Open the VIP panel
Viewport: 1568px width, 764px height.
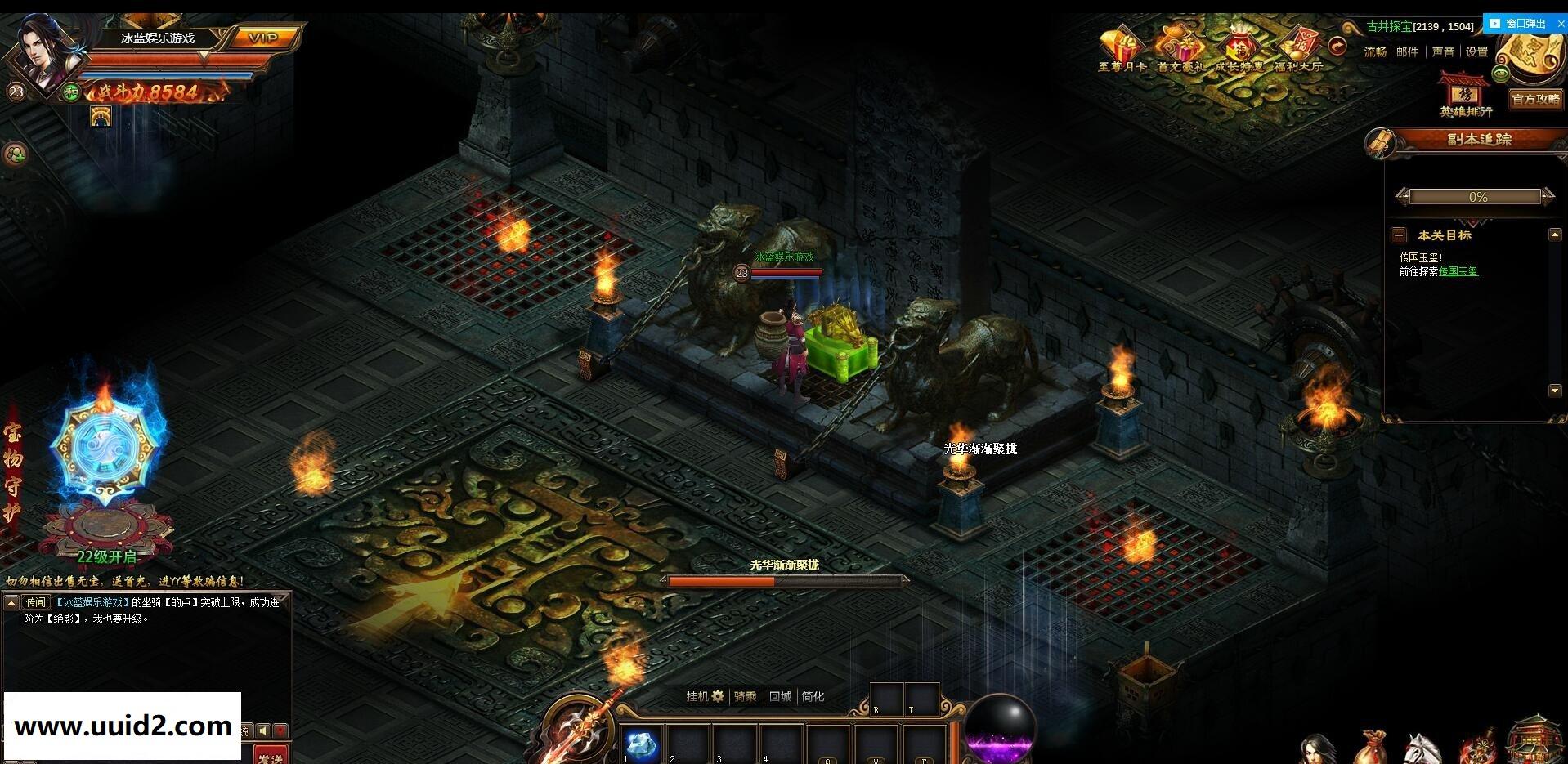click(263, 38)
